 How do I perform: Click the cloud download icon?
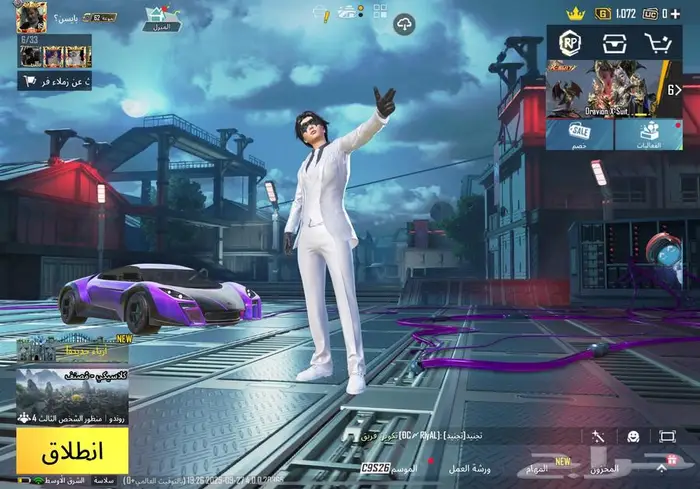(x=404, y=24)
